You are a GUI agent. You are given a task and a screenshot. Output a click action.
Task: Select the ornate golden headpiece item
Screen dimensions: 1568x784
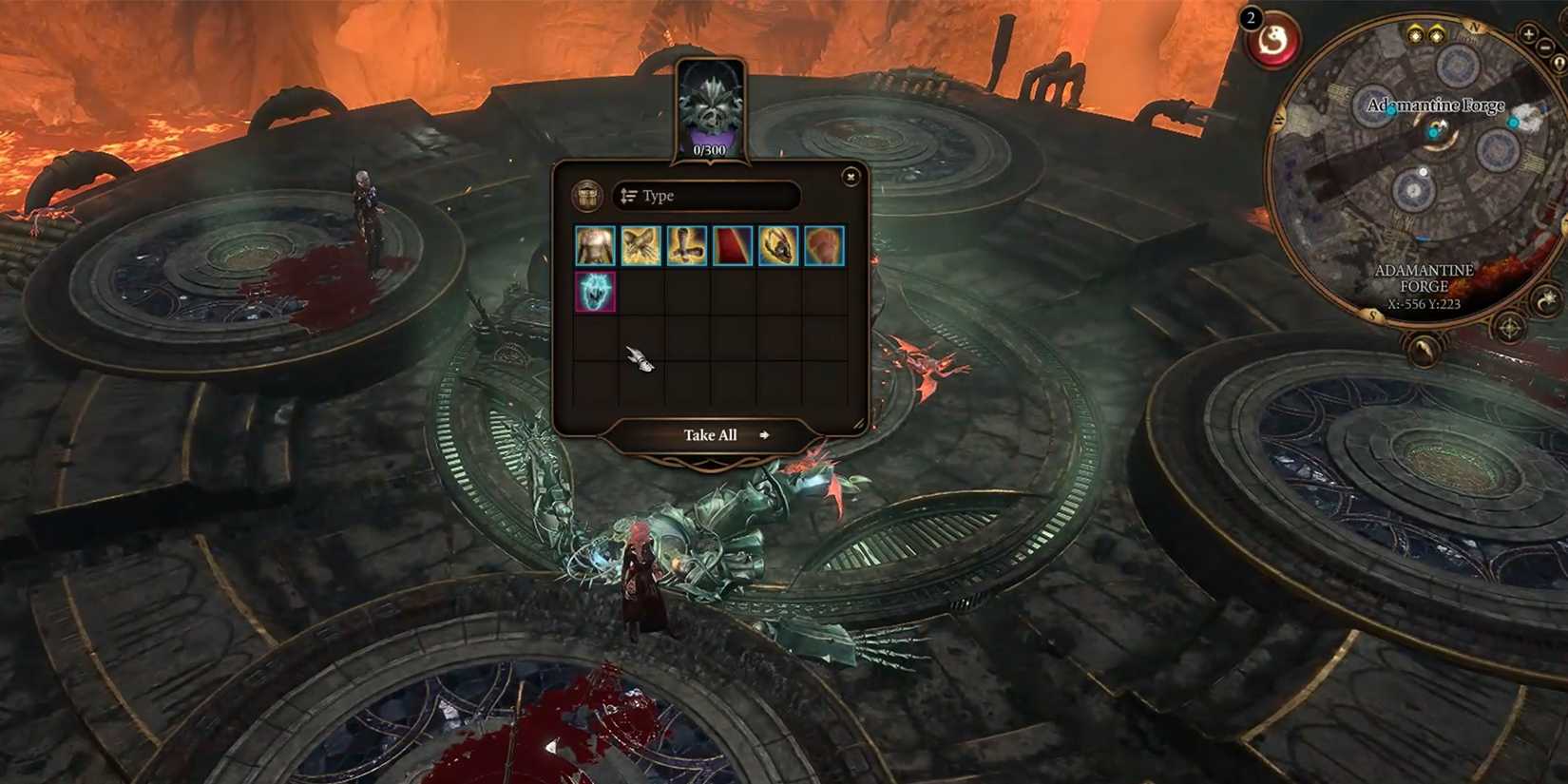click(x=777, y=245)
